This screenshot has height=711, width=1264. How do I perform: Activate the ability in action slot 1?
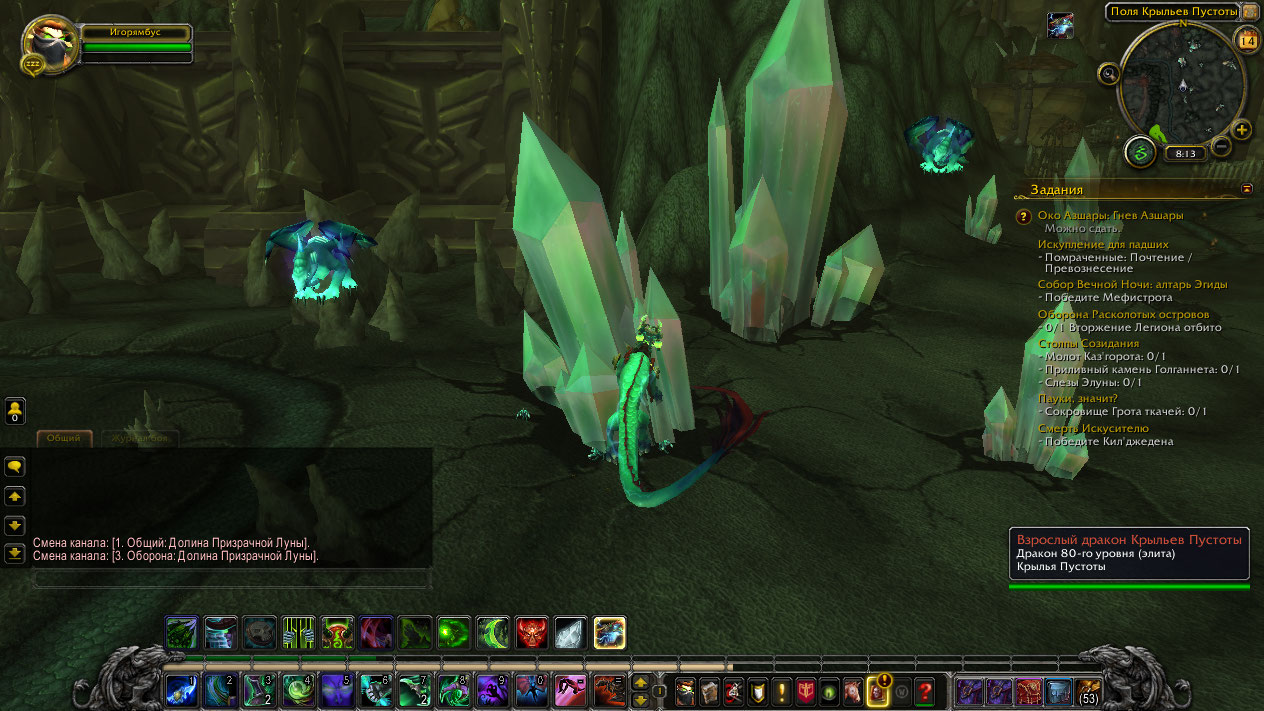coord(181,690)
